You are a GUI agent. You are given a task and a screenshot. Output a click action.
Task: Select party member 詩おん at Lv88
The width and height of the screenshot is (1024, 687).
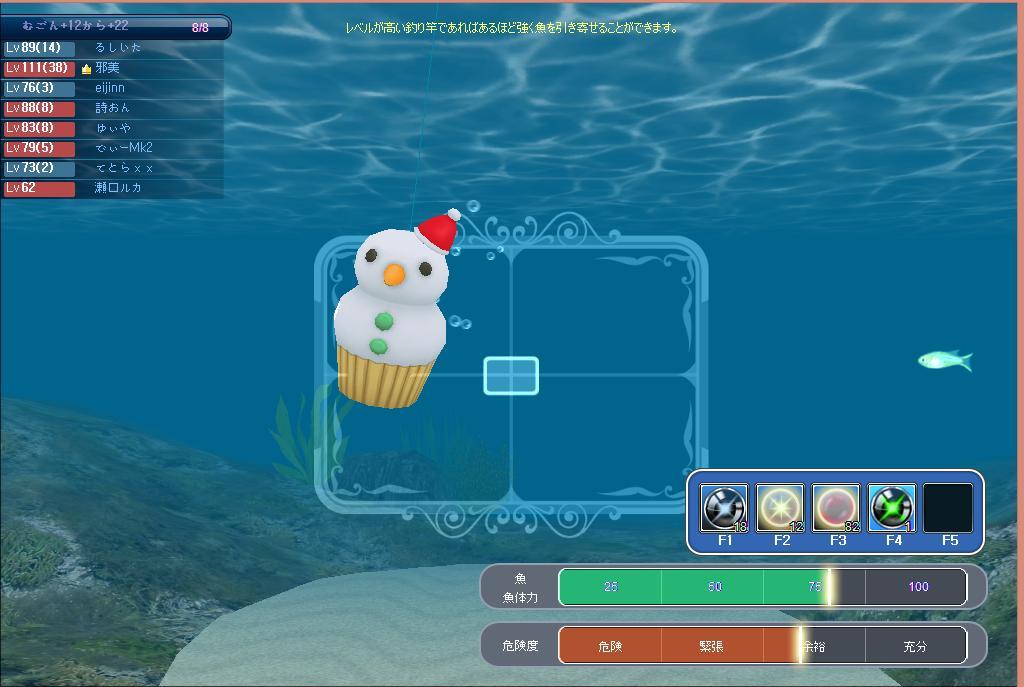[112, 108]
